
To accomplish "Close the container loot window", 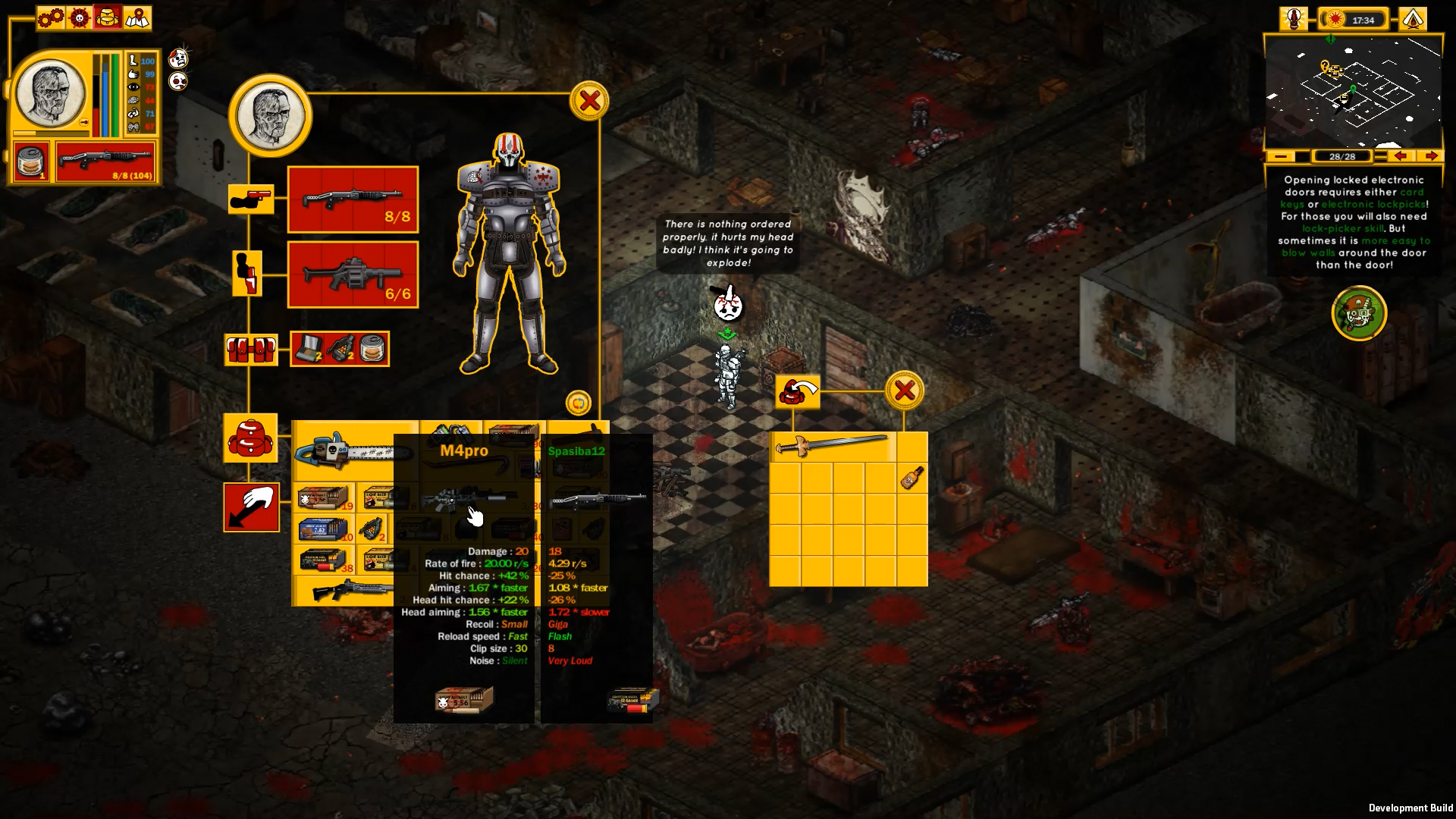I will coord(904,390).
